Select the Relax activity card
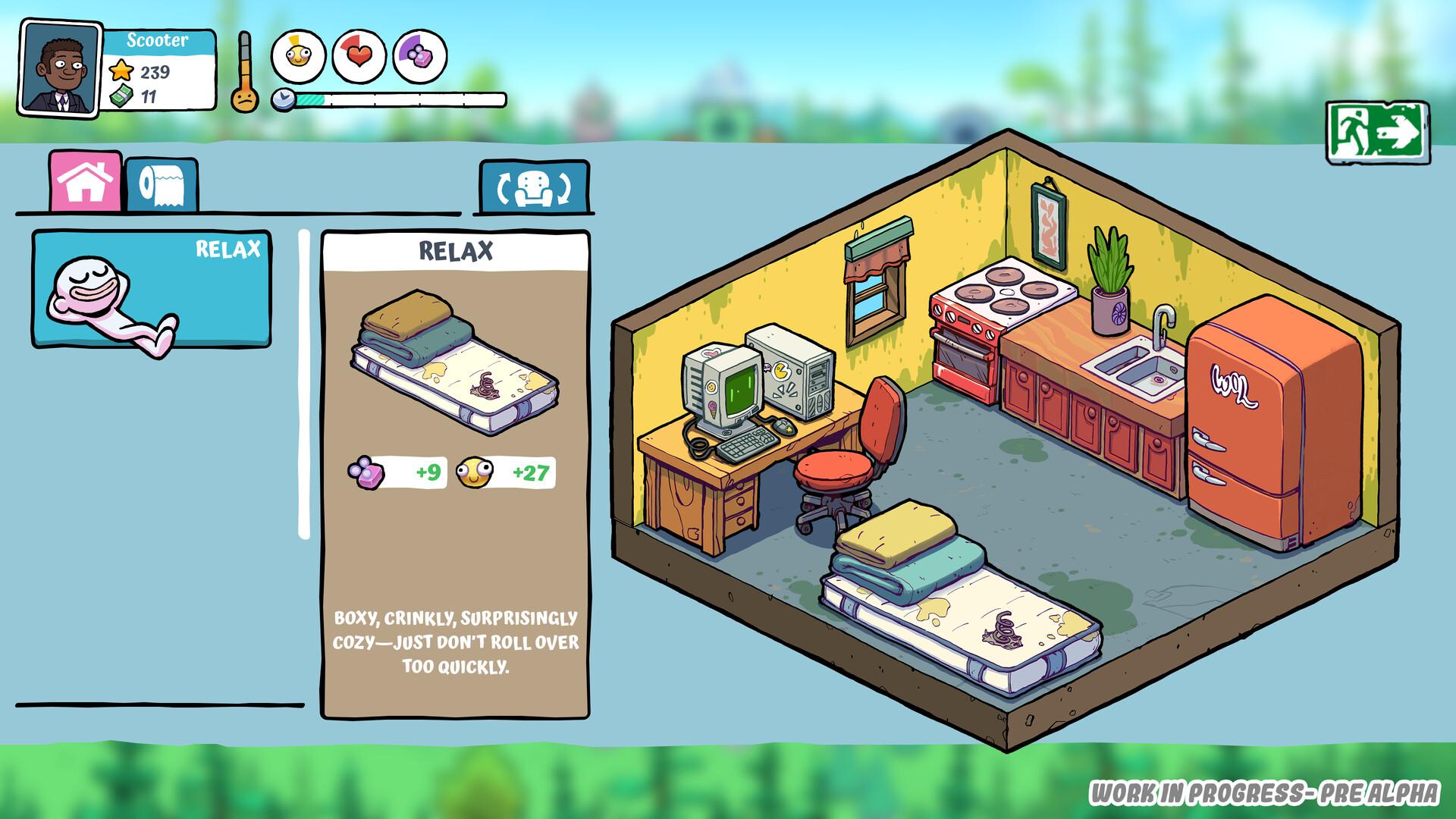The height and width of the screenshot is (819, 1456). click(x=151, y=289)
